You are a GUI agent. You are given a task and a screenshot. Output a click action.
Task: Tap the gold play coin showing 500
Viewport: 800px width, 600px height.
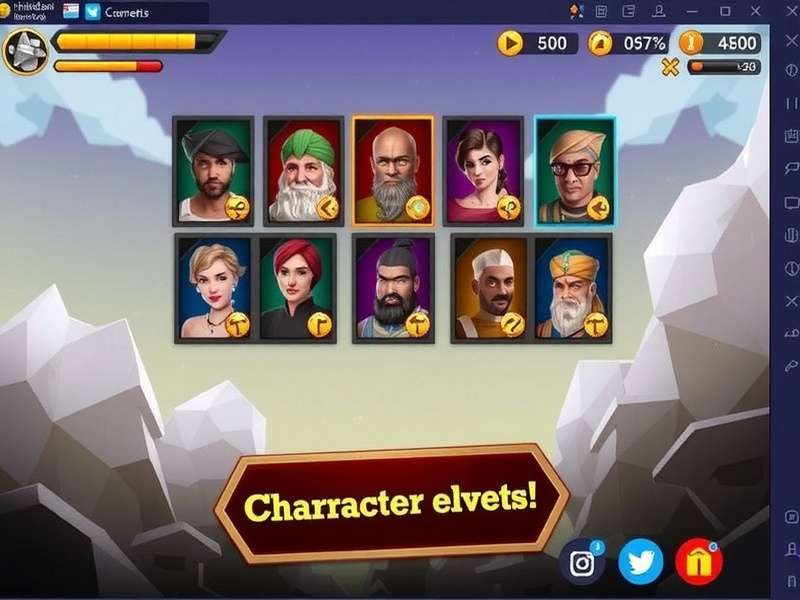click(510, 43)
